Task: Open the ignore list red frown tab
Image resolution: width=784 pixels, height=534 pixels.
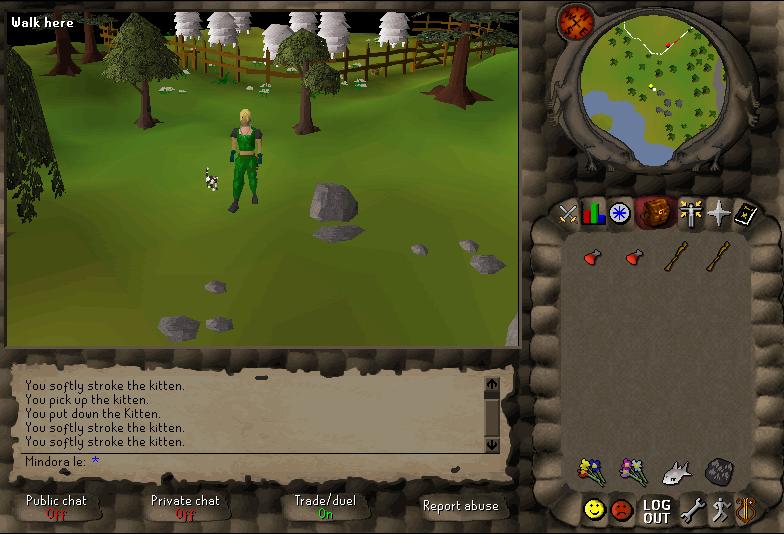Action: 622,510
